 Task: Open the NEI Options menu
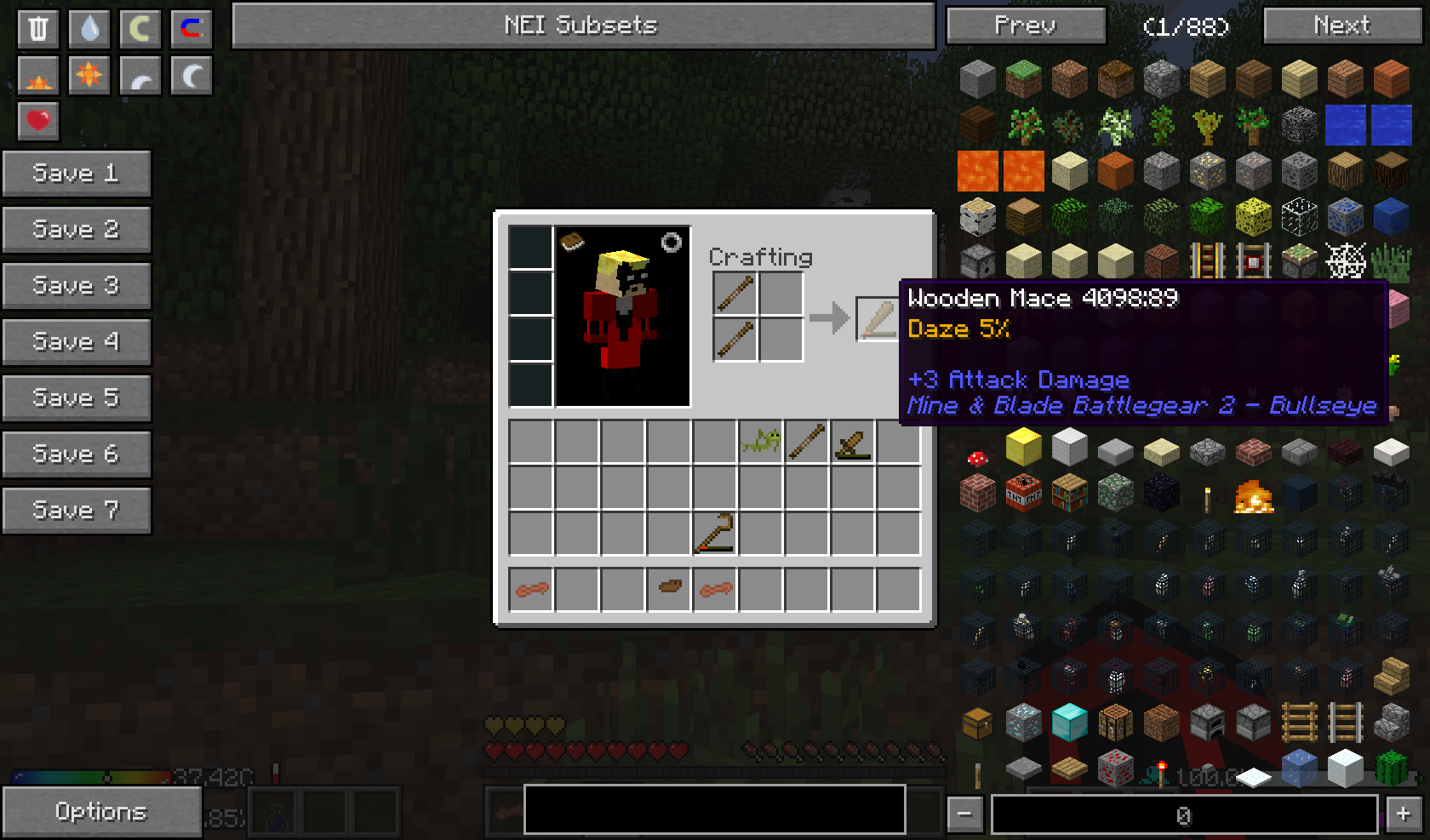(x=101, y=812)
